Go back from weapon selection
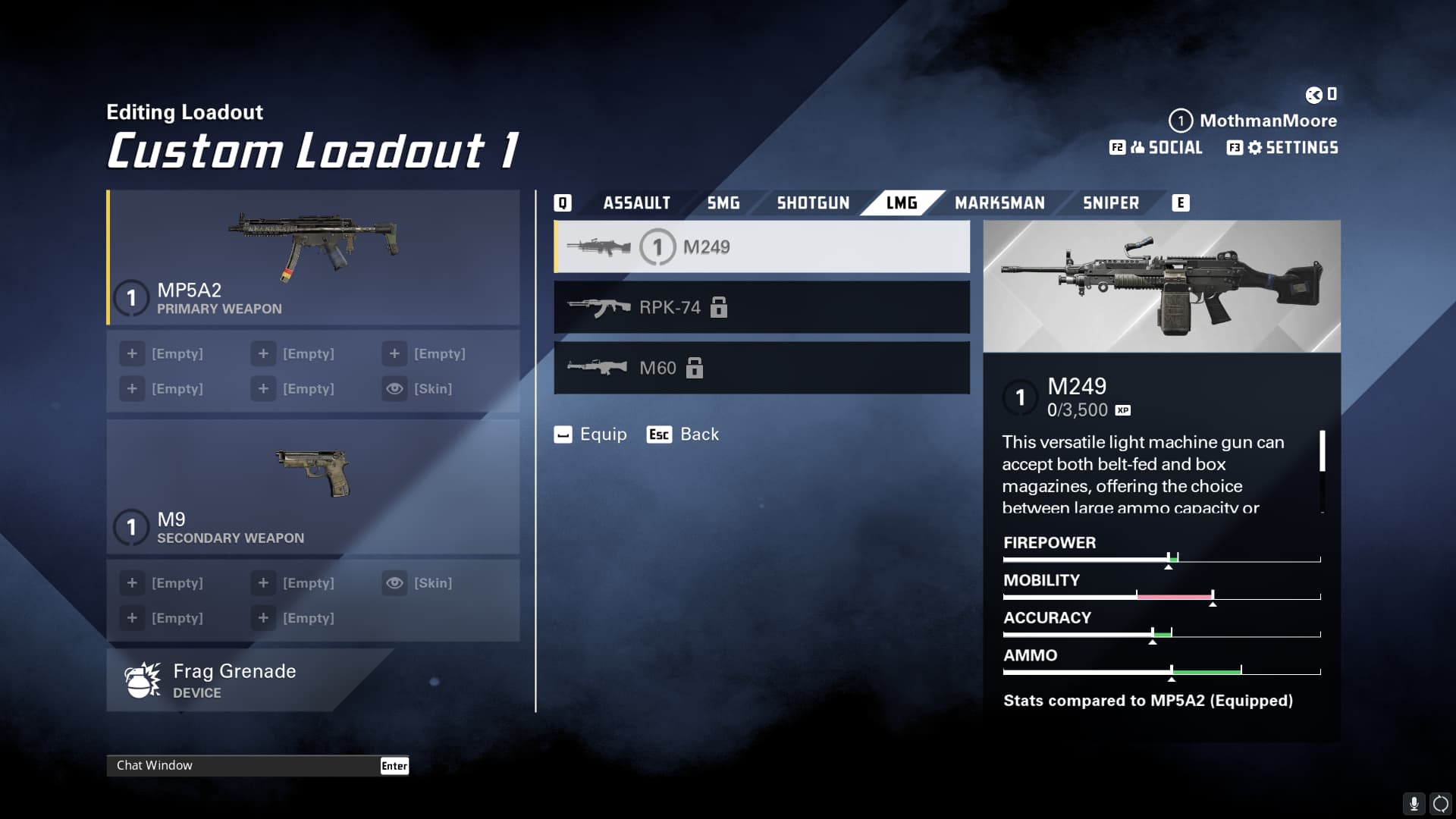This screenshot has height=819, width=1456. click(683, 435)
